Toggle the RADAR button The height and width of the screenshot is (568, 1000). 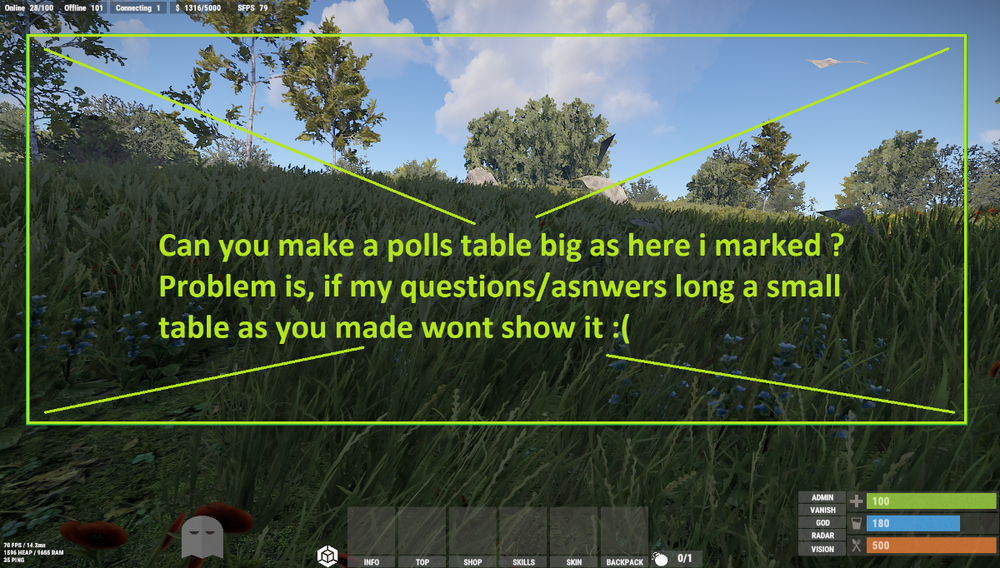[822, 536]
